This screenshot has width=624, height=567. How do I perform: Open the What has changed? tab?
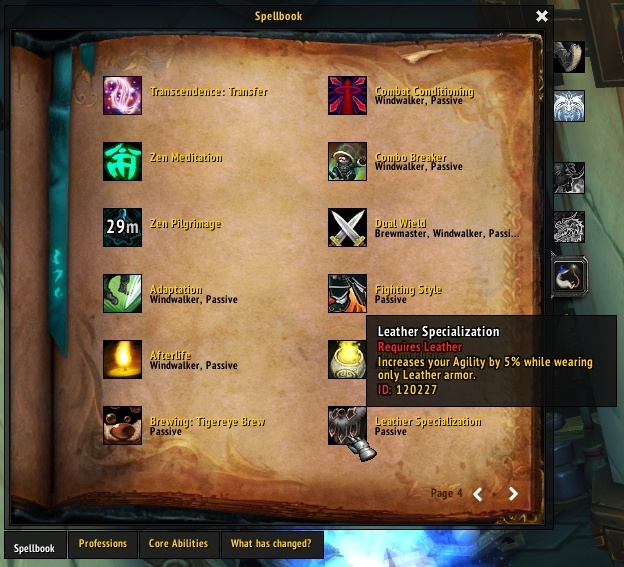(x=271, y=544)
